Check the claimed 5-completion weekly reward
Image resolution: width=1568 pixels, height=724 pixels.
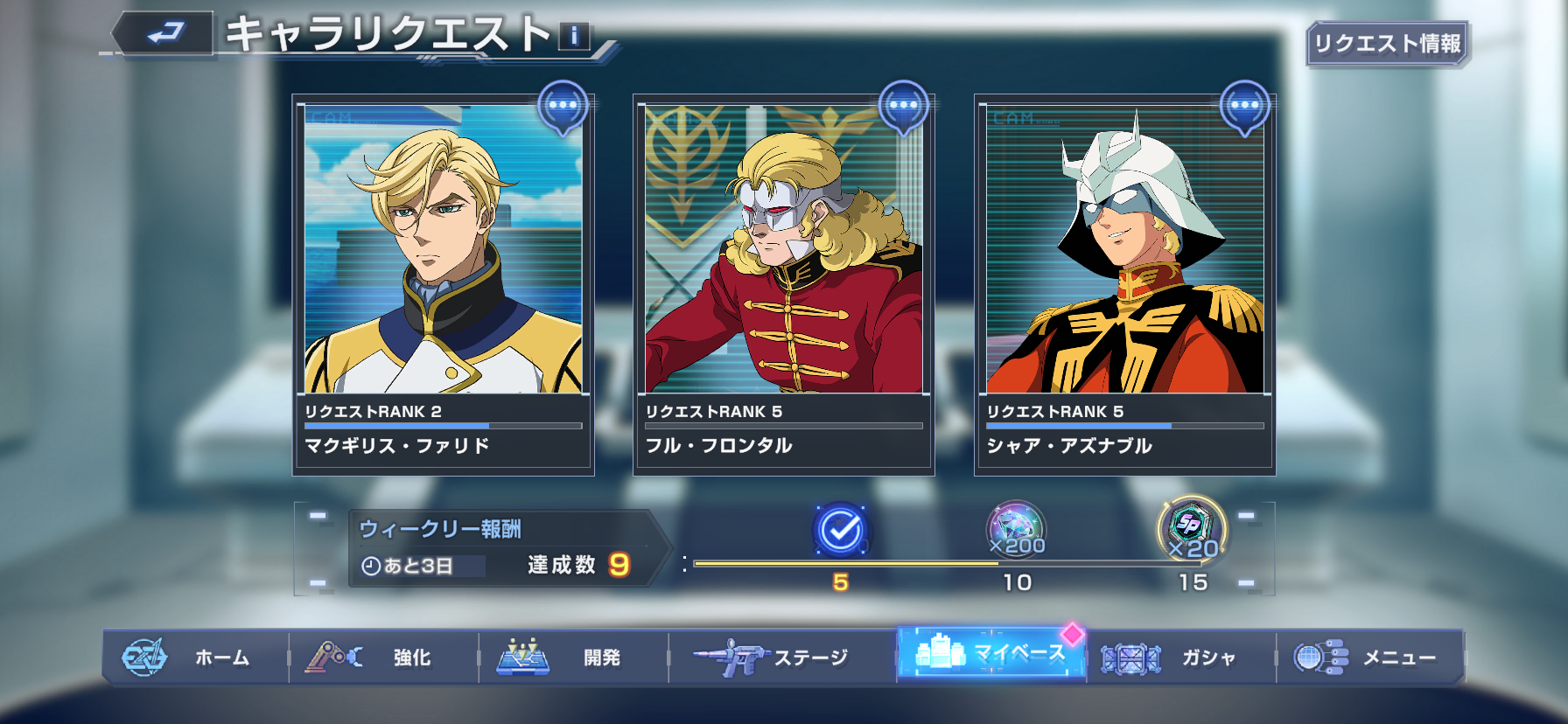[x=840, y=530]
